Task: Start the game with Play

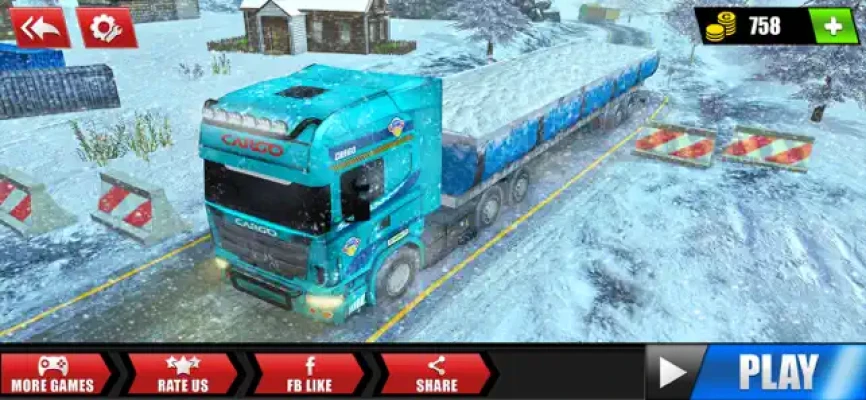Action: pyautogui.click(x=755, y=372)
